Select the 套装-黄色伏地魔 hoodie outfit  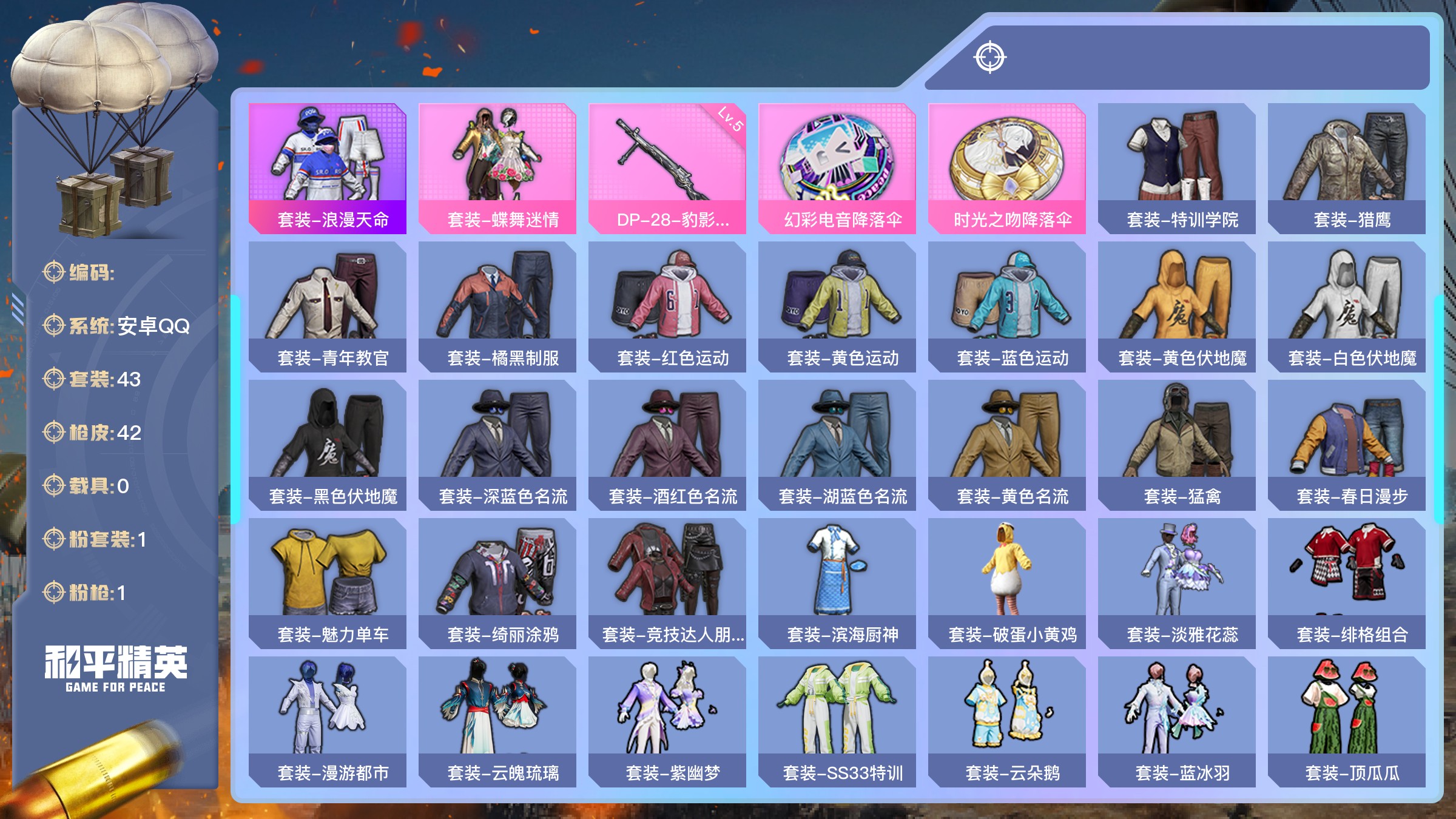point(1177,306)
